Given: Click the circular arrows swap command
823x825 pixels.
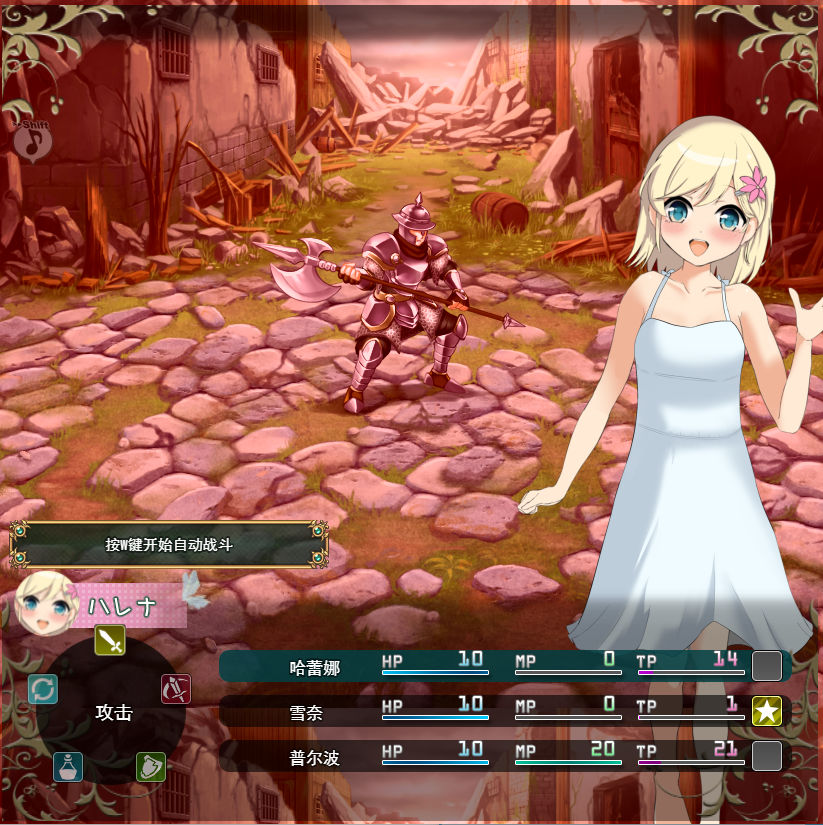Looking at the screenshot, I should pos(43,689).
